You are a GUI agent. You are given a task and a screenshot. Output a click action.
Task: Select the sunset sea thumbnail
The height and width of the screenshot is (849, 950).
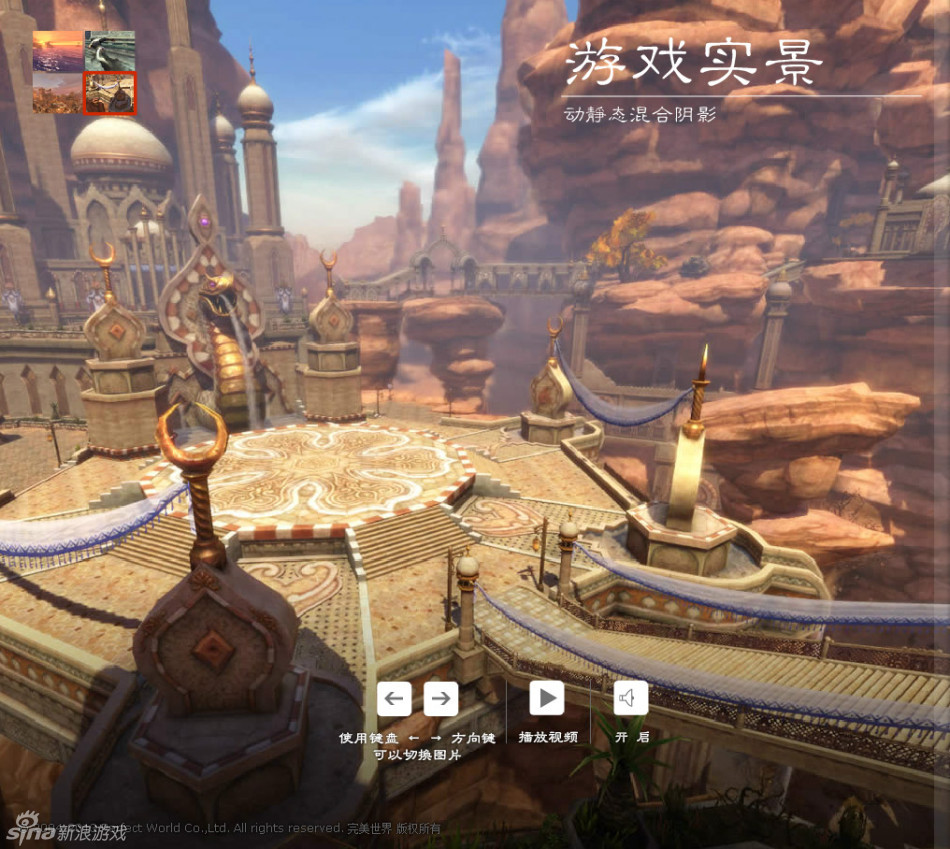pyautogui.click(x=58, y=50)
